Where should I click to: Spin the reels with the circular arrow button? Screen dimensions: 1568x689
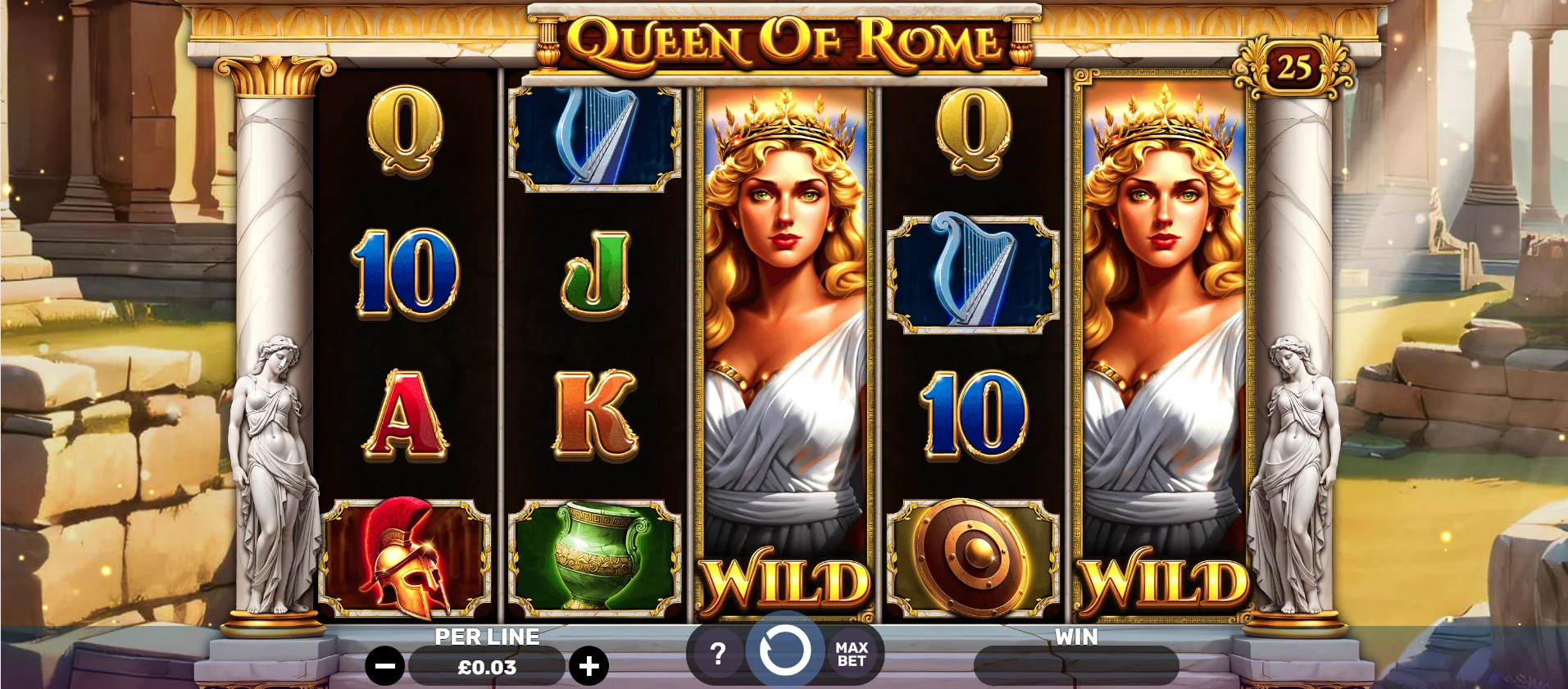click(784, 651)
